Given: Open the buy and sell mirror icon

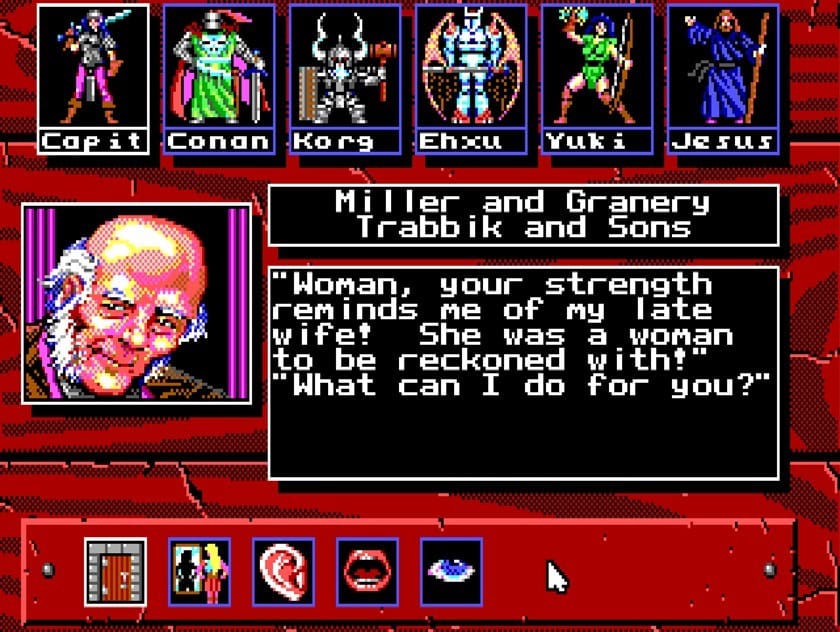Looking at the screenshot, I should tap(199, 572).
